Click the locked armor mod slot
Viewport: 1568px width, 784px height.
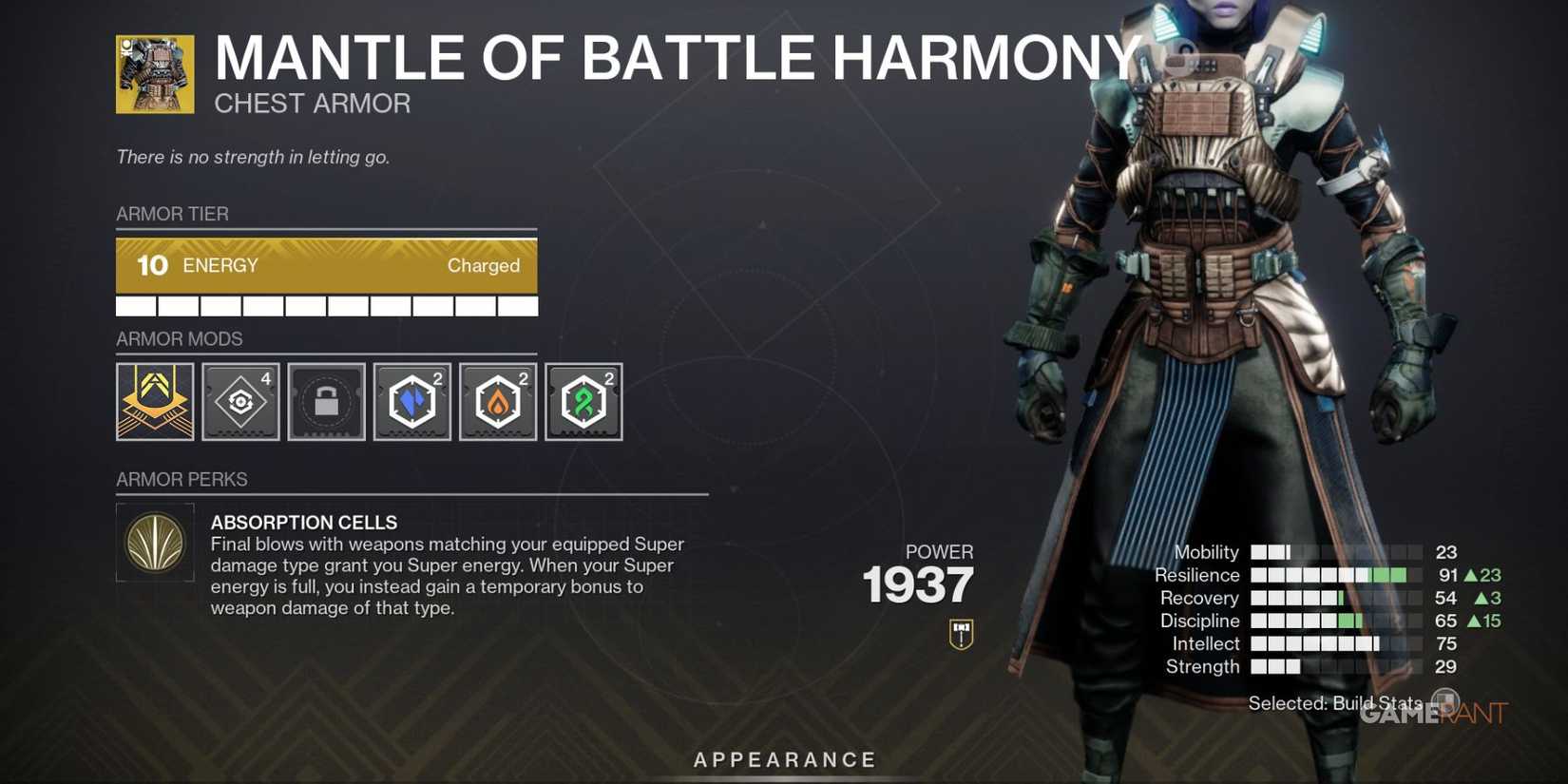pyautogui.click(x=325, y=401)
